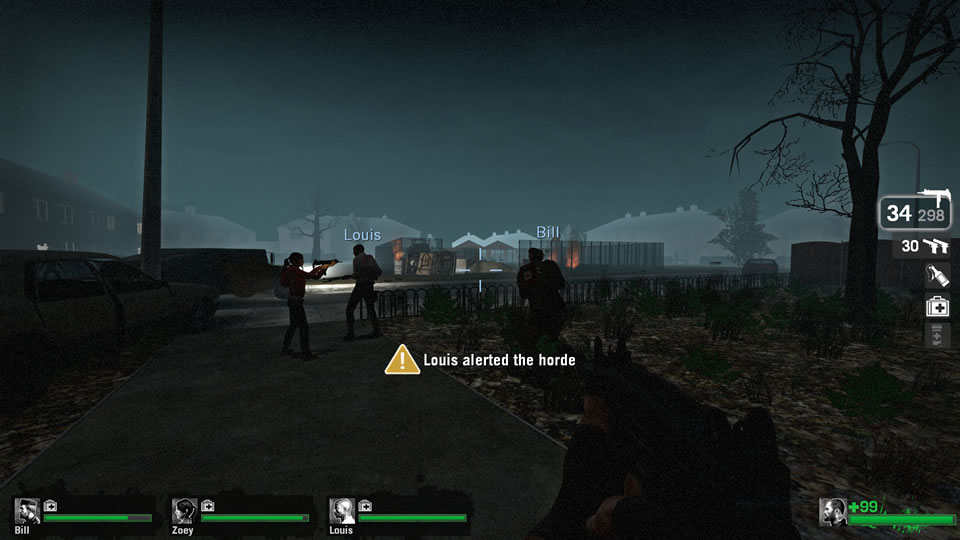Choose the first aid kit slot
This screenshot has height=540, width=960.
click(x=937, y=307)
